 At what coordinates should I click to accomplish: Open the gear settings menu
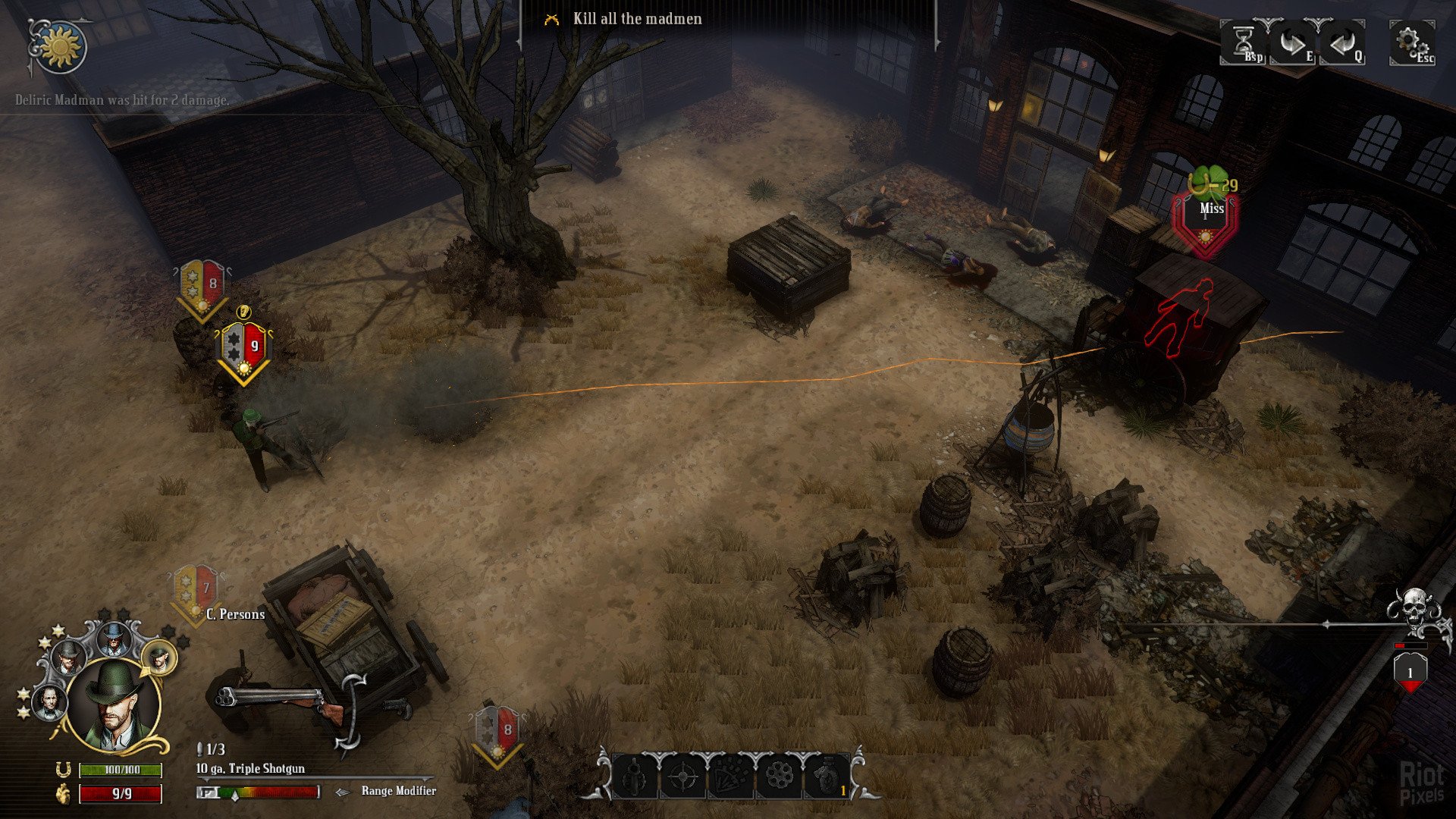click(x=1410, y=42)
